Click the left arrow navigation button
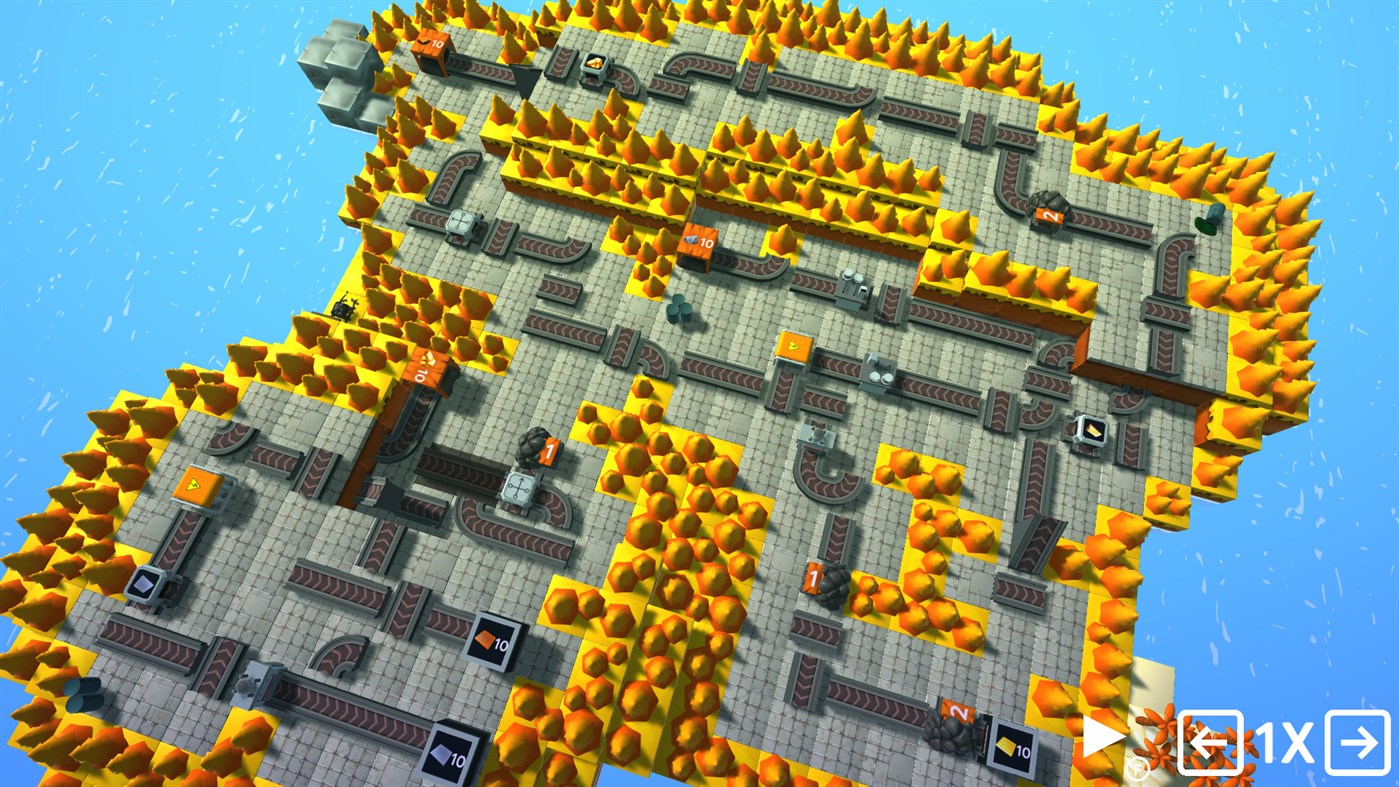Screen dimensions: 1399x787 pyautogui.click(x=1211, y=743)
